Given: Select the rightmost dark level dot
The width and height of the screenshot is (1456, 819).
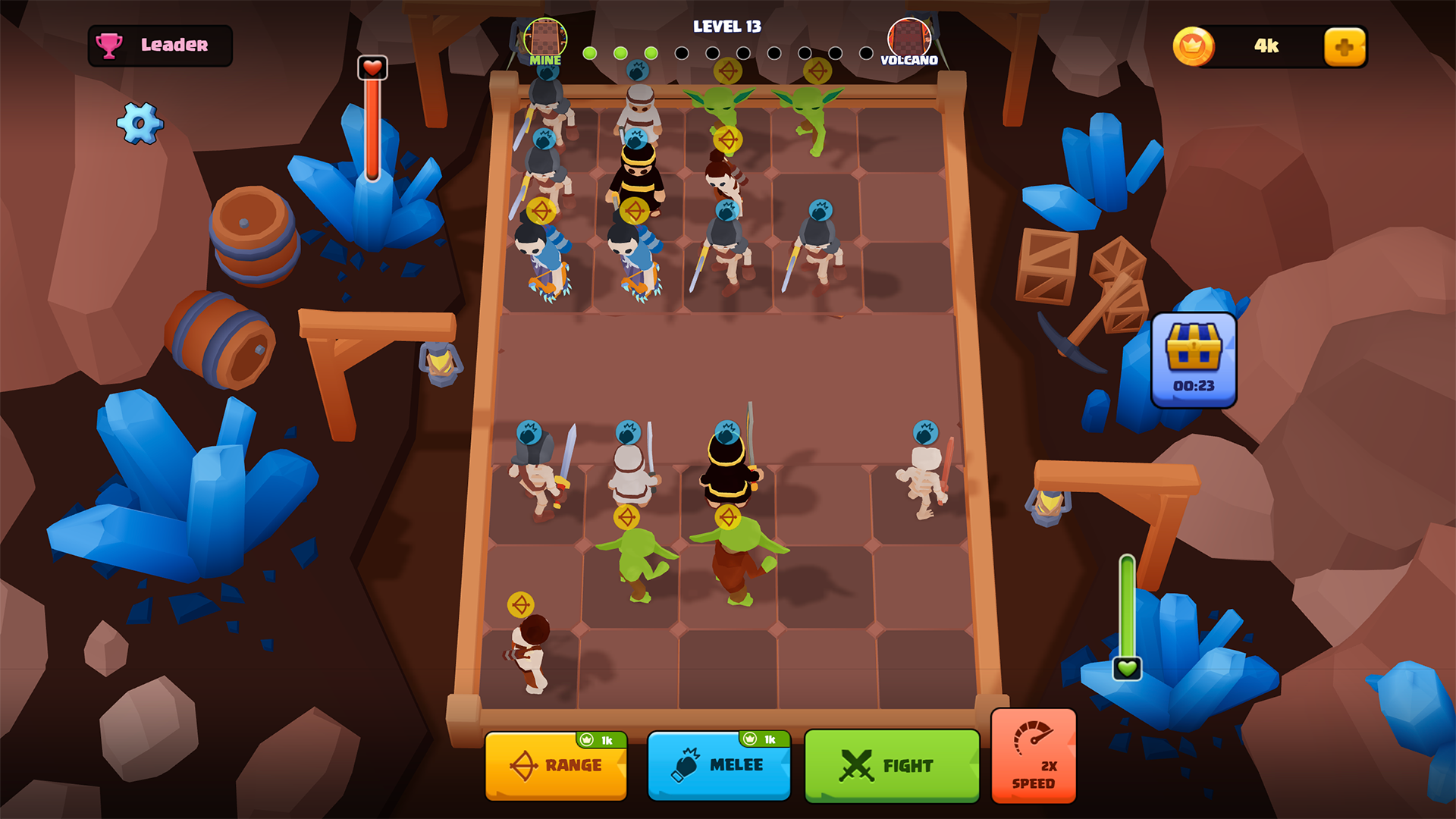Looking at the screenshot, I should (x=864, y=53).
